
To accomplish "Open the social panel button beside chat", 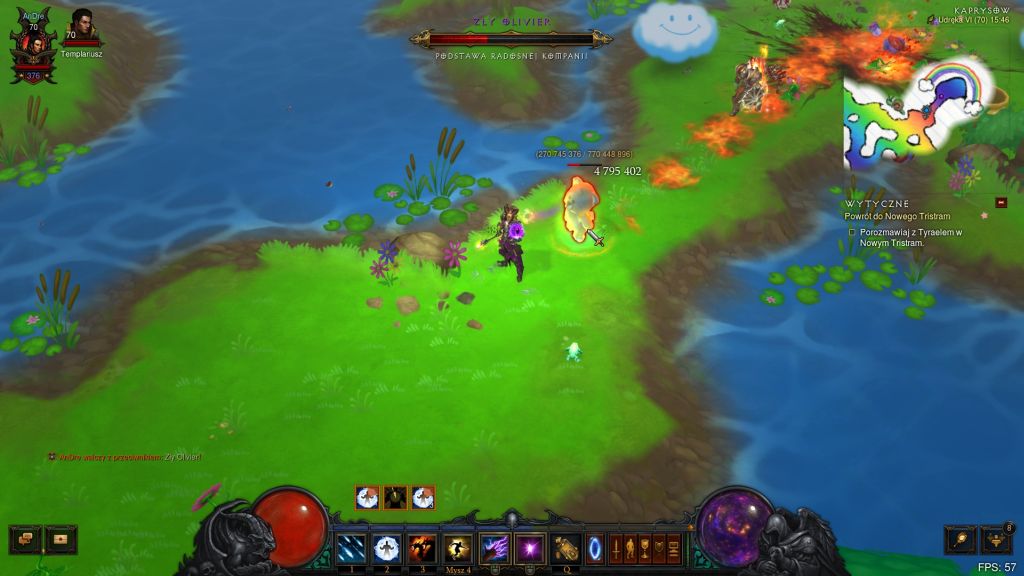I will click(61, 540).
